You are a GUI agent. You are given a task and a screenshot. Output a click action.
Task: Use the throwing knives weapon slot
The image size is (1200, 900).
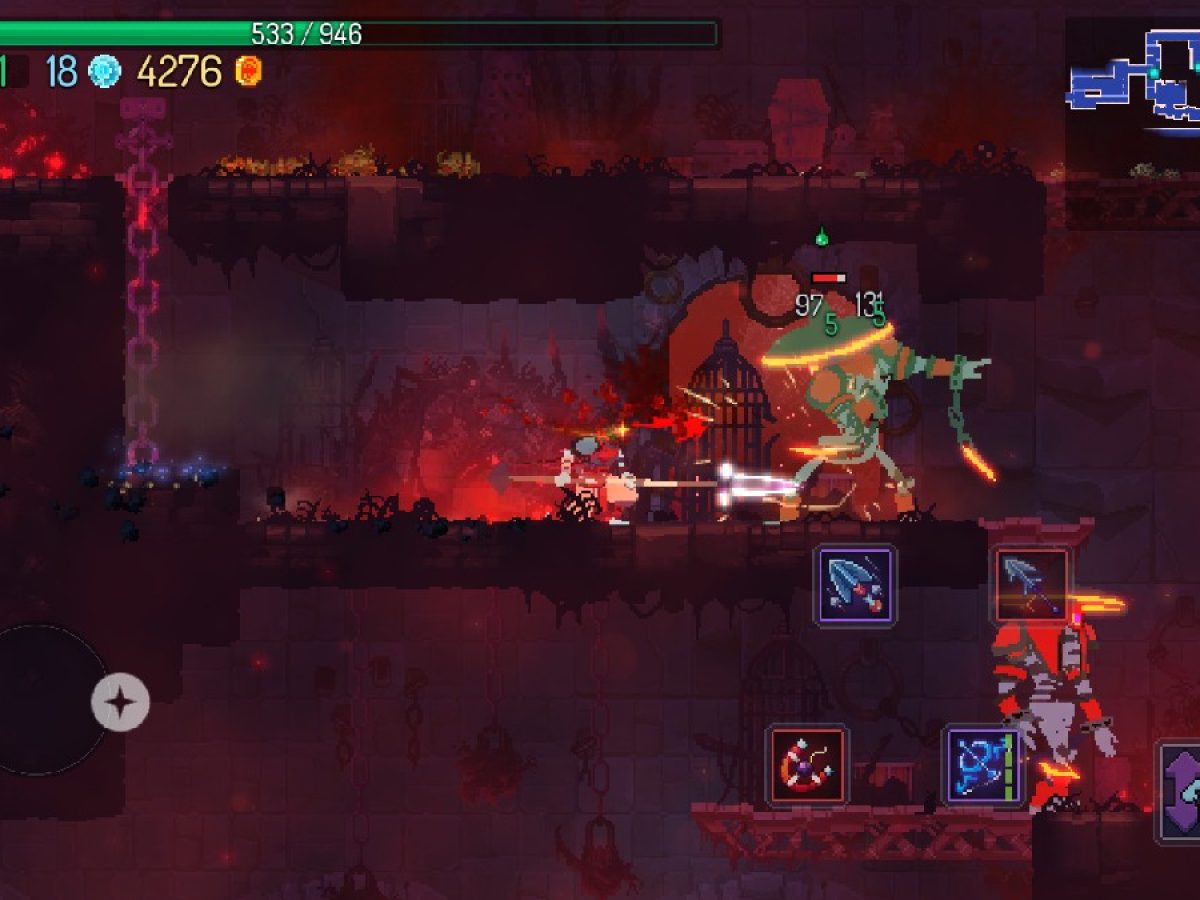click(855, 586)
